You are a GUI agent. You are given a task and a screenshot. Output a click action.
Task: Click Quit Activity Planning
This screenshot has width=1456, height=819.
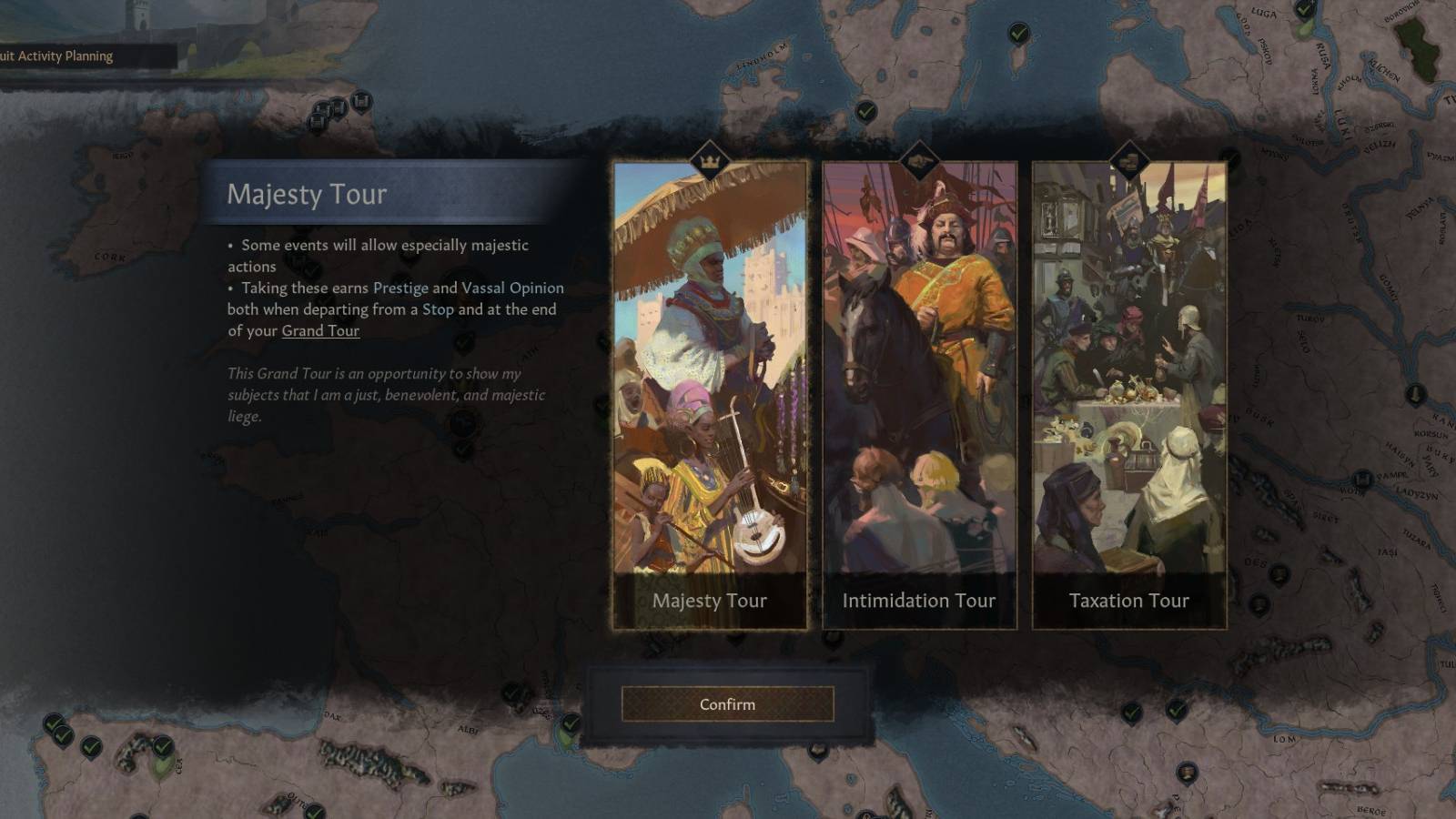[56, 56]
